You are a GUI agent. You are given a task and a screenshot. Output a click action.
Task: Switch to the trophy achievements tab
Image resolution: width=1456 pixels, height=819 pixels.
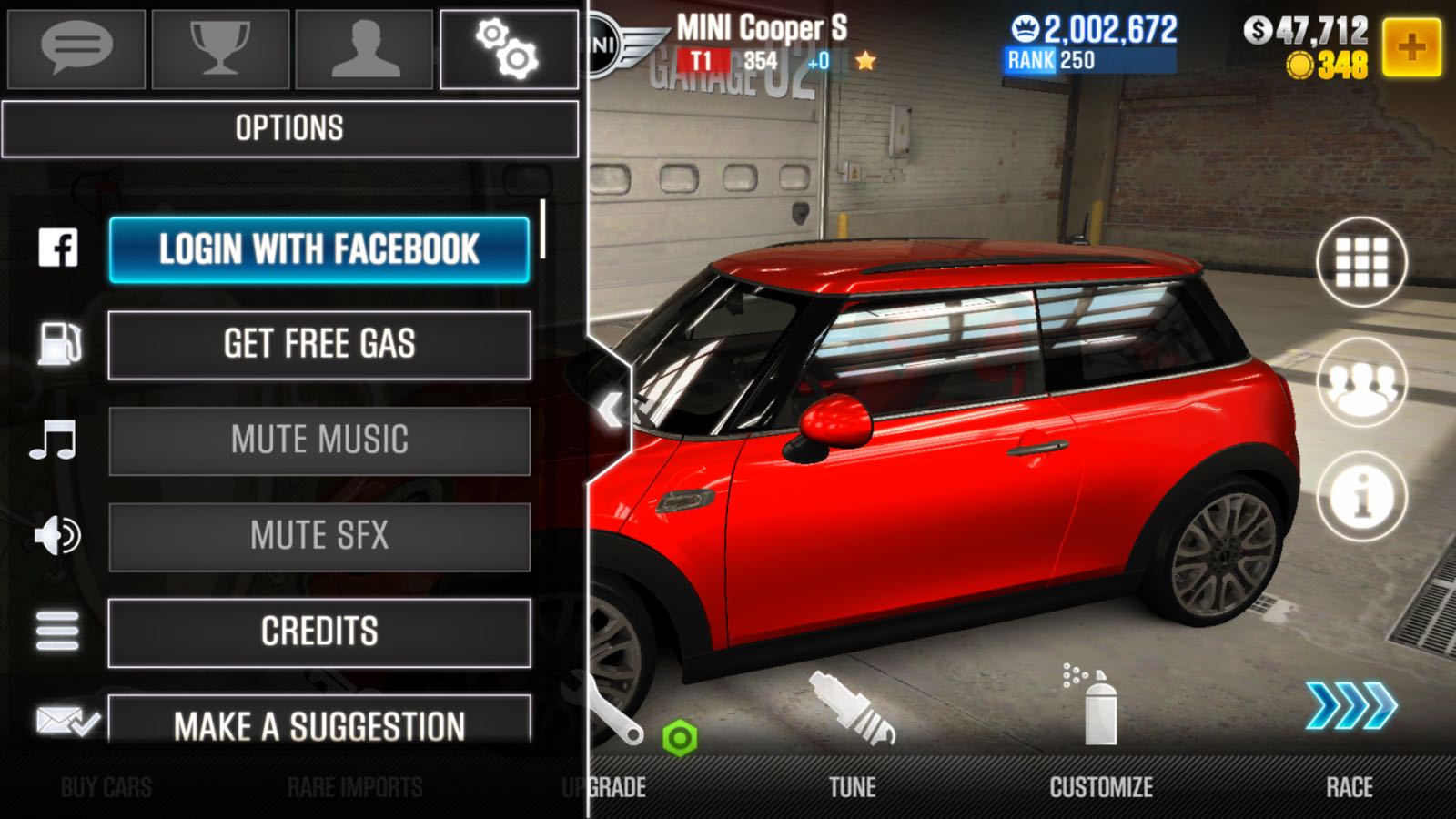pyautogui.click(x=220, y=49)
